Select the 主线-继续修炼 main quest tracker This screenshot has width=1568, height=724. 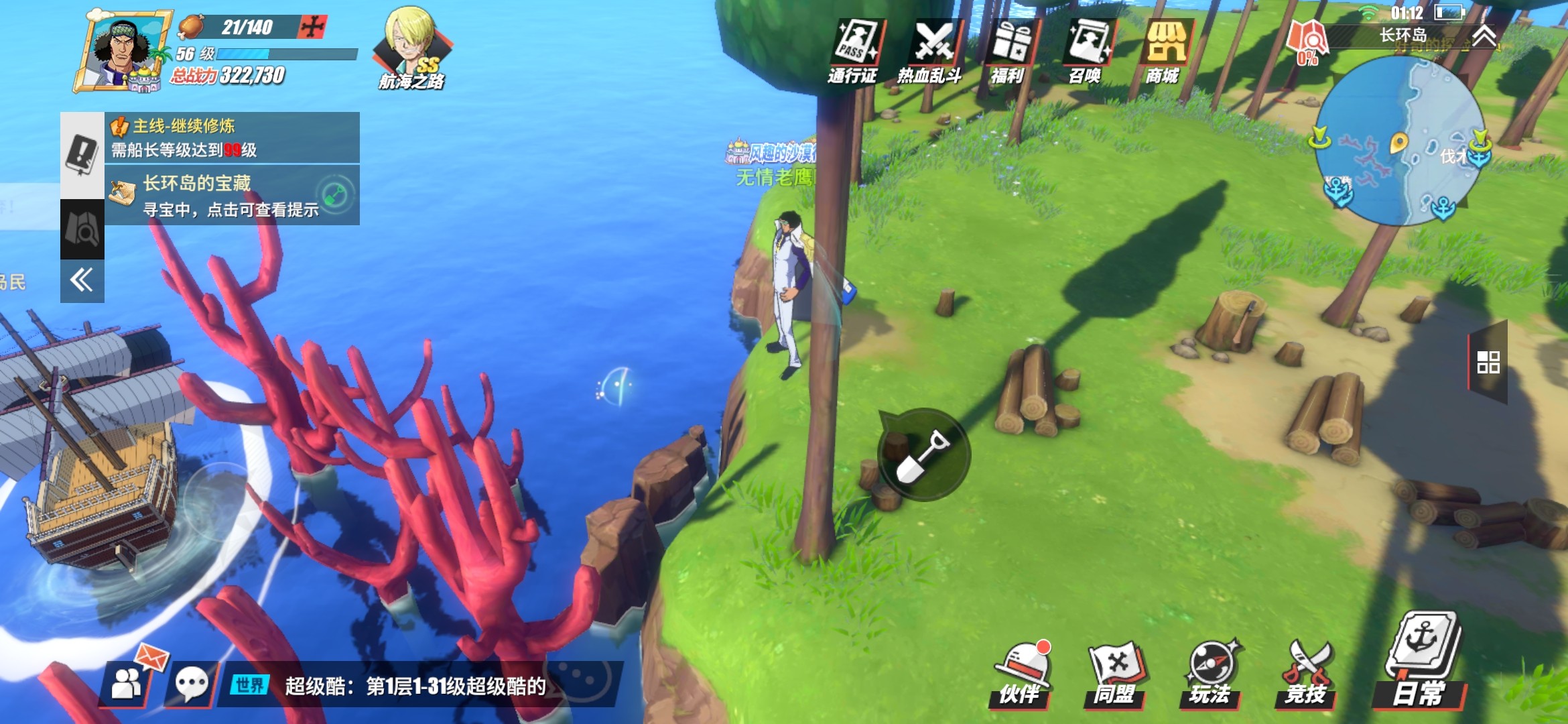click(x=232, y=137)
